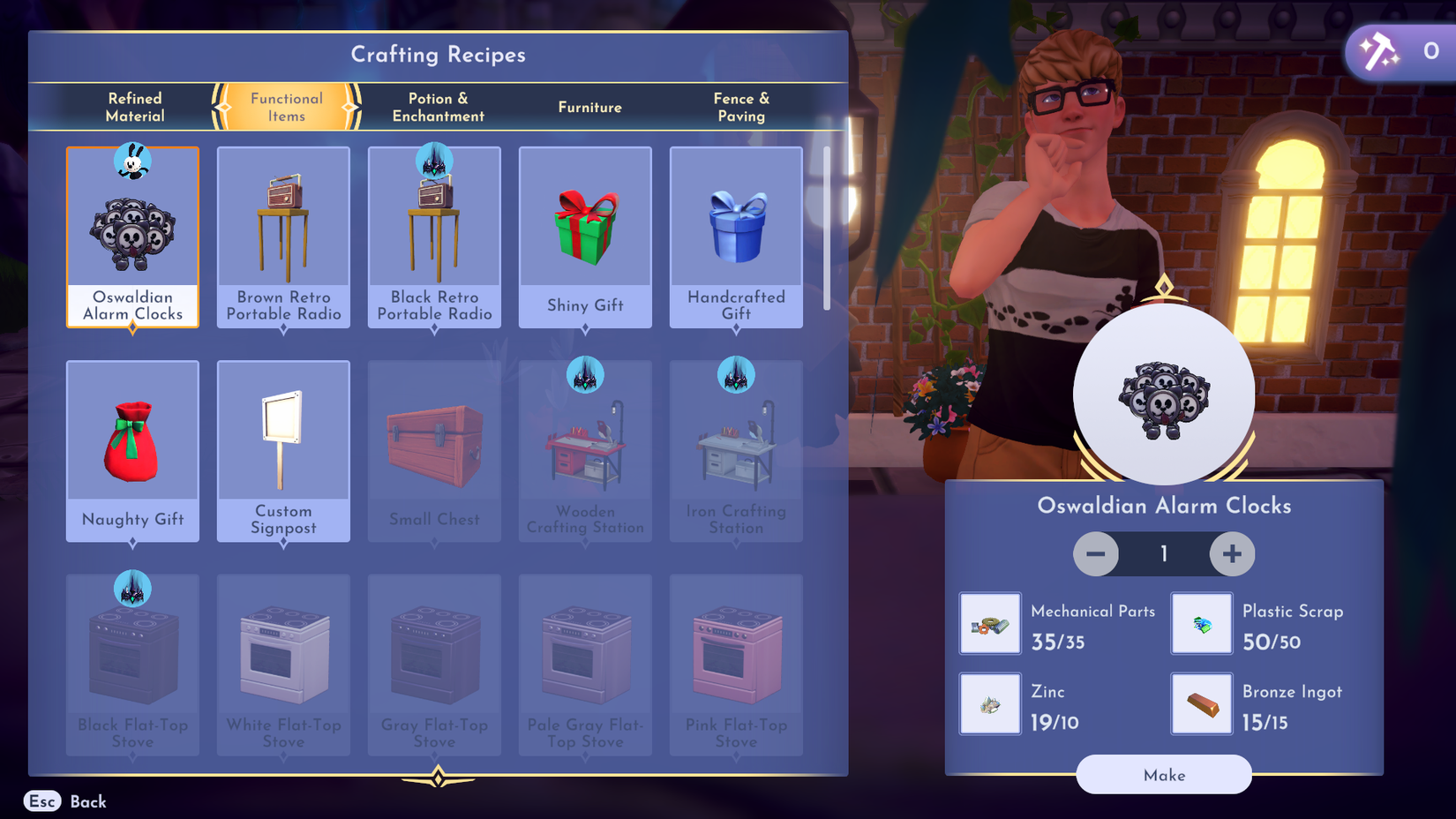Switch to Potion & Enchantment recipes

click(436, 107)
